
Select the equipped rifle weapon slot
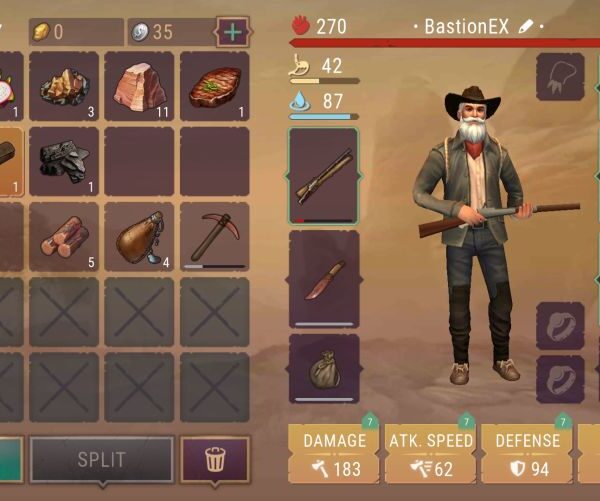[323, 175]
